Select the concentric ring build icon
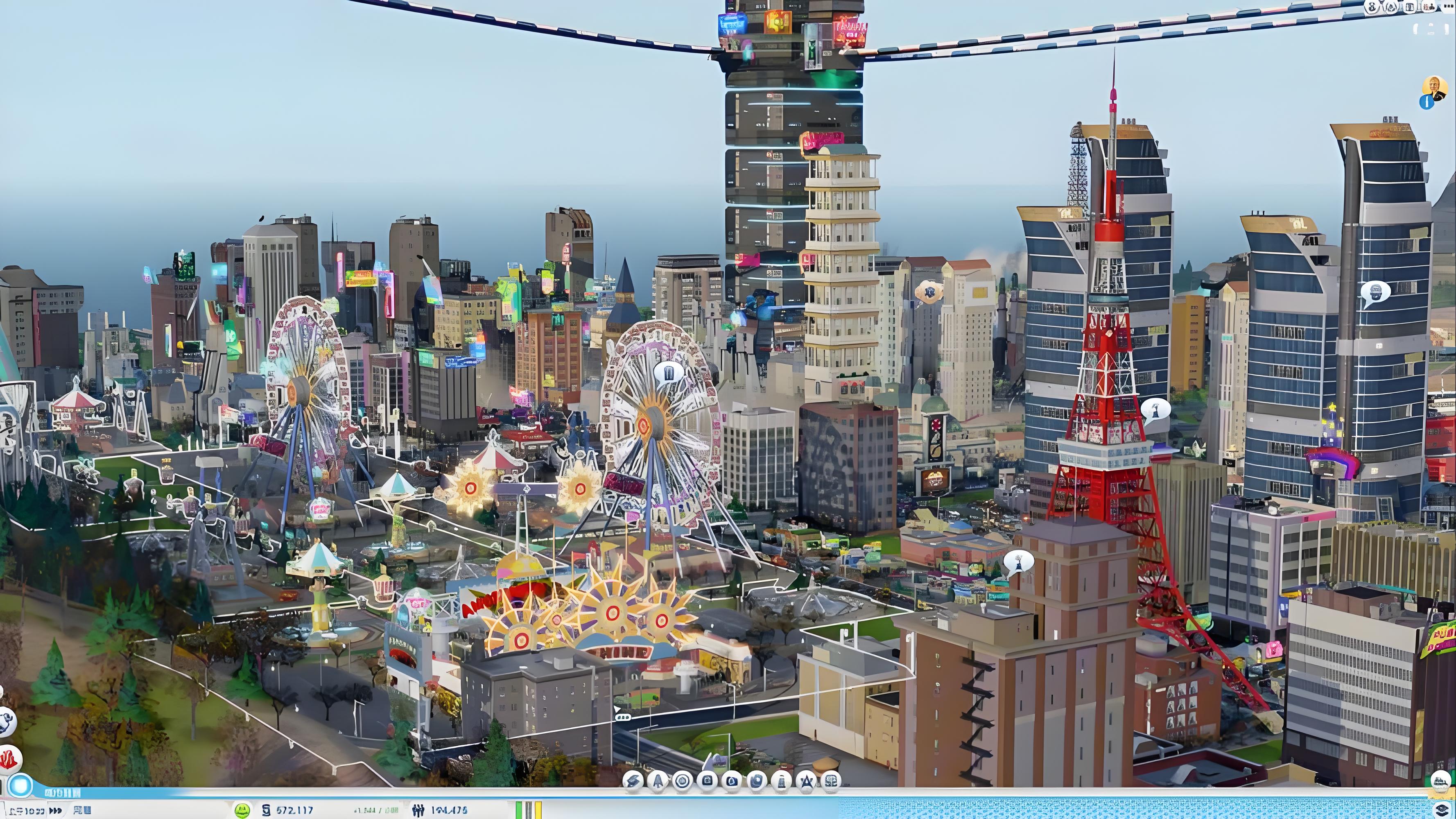 (x=683, y=781)
